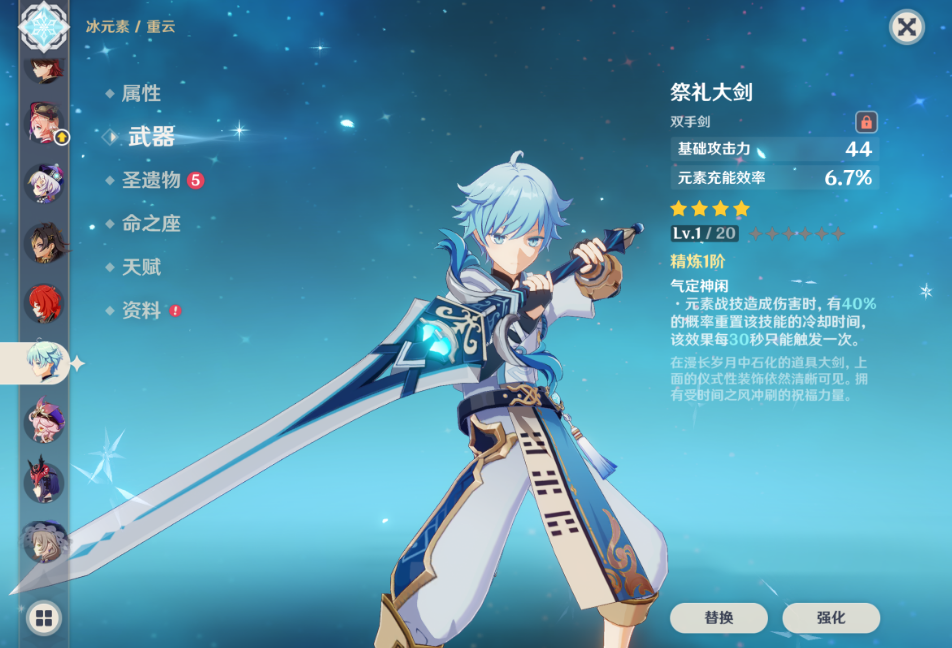Select the dark-haired Zhongli portrait
This screenshot has height=648, width=952.
(44, 243)
